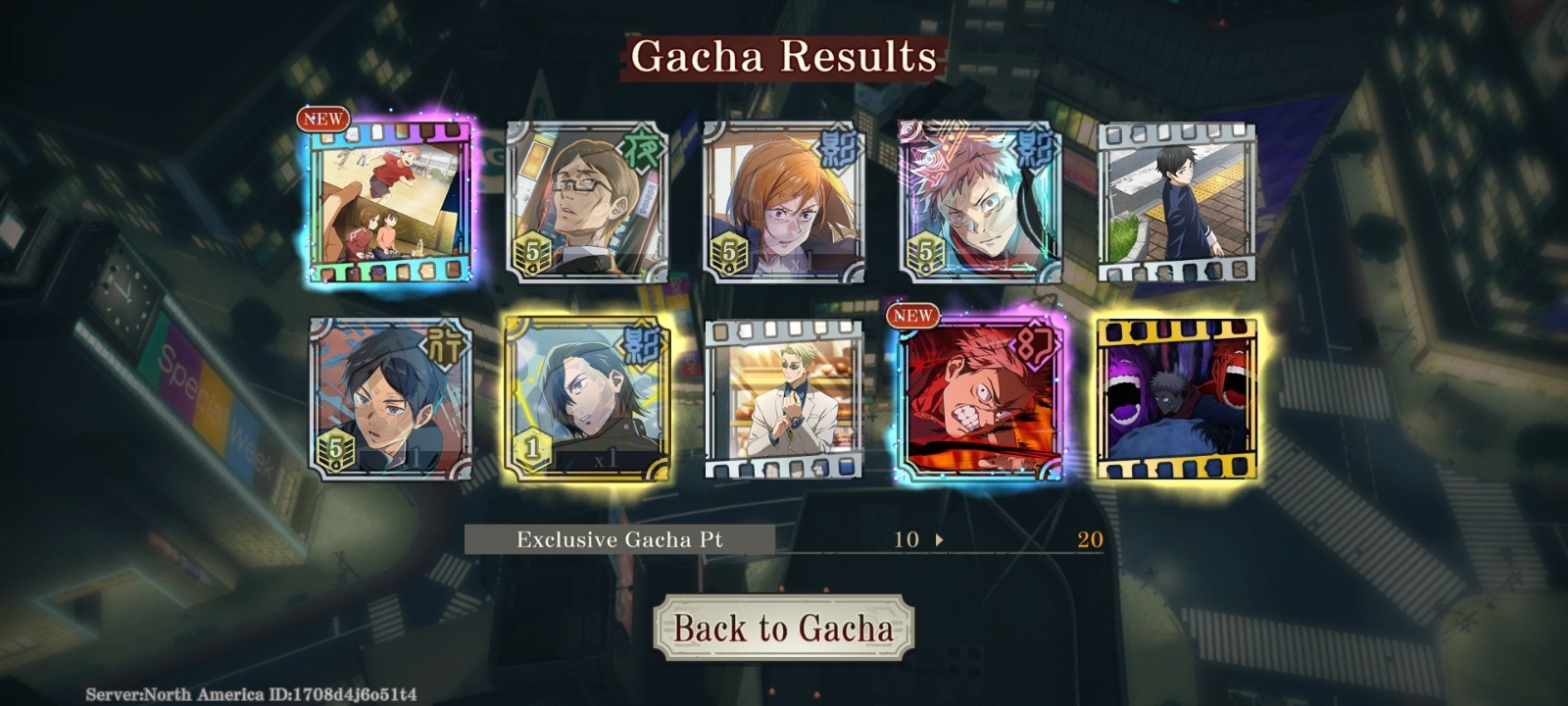
Task: Select the orange-haired girl character card
Action: [x=783, y=203]
